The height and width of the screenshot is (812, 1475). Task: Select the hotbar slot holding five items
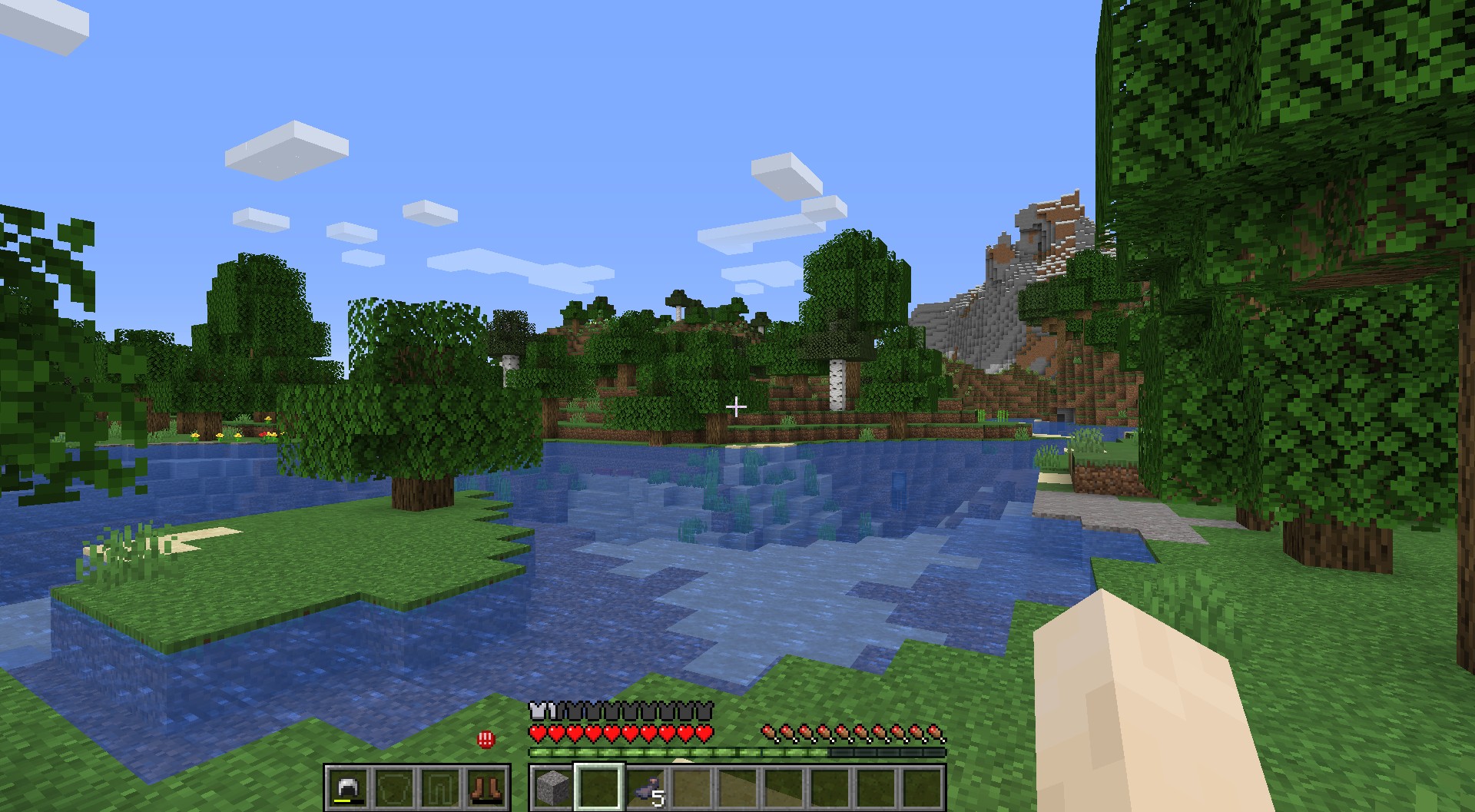click(647, 787)
